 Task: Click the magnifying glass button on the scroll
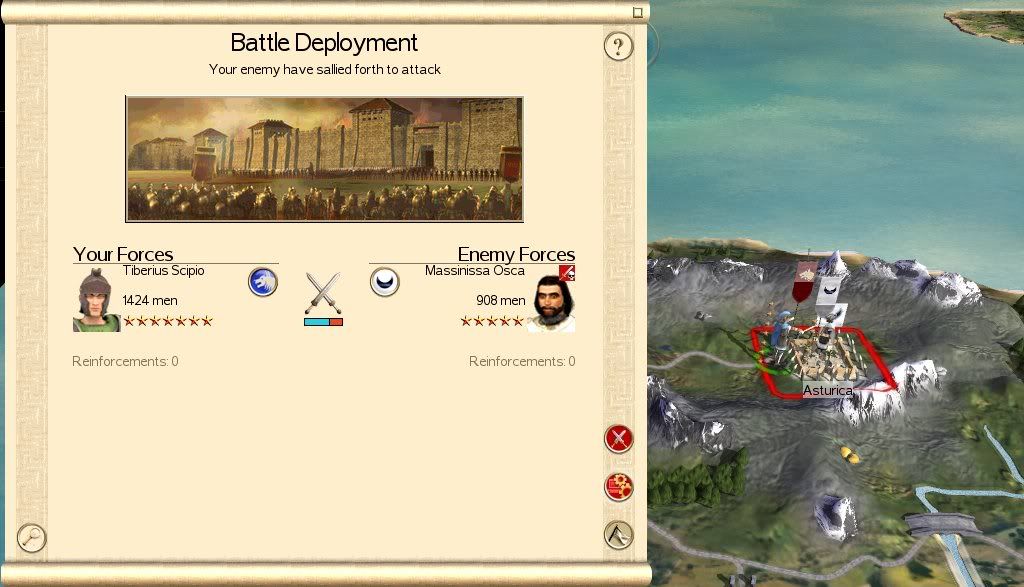32,538
